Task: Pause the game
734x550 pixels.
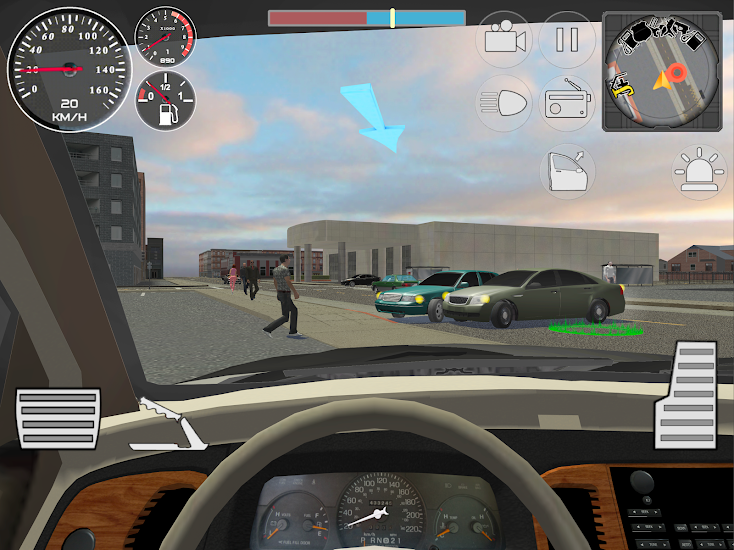Action: [x=567, y=40]
